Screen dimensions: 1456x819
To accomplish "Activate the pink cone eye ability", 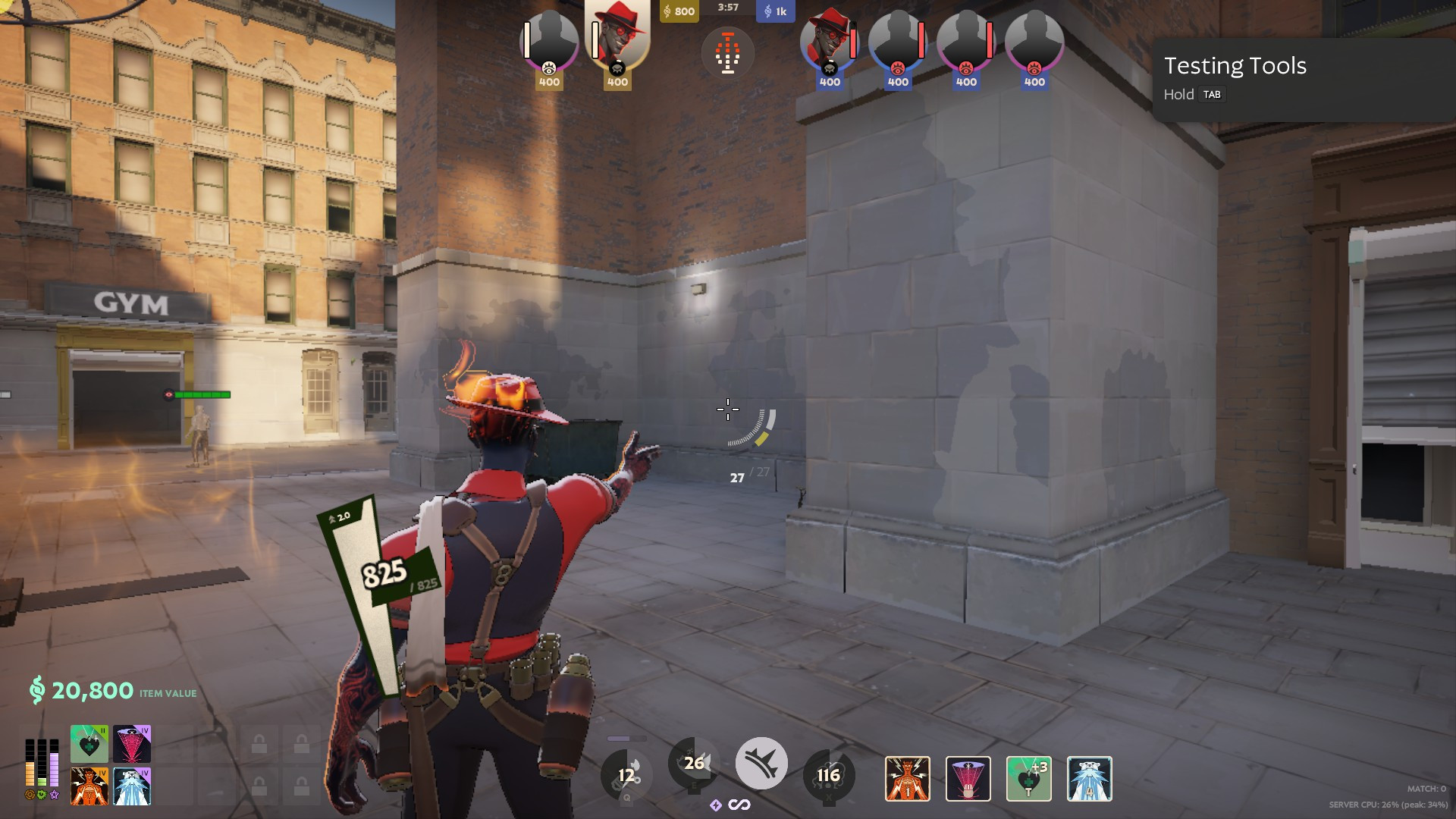I will (x=968, y=779).
